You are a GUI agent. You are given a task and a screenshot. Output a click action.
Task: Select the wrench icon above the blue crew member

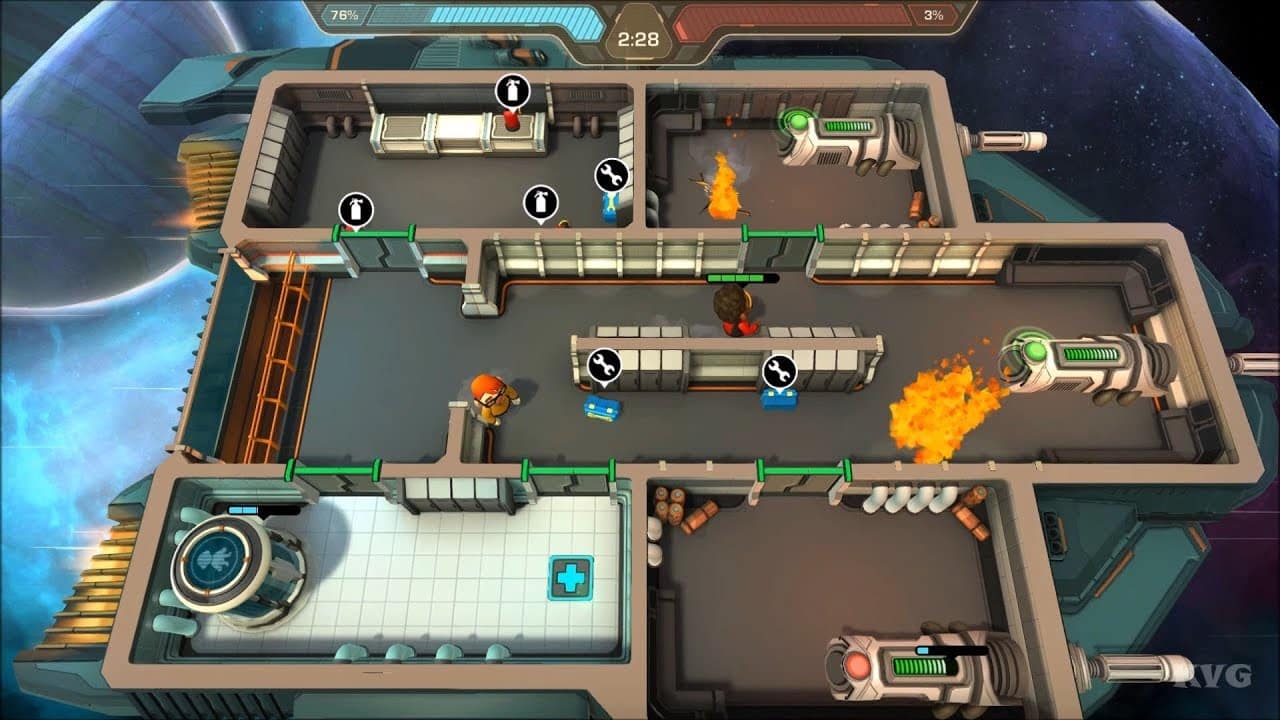[x=611, y=172]
